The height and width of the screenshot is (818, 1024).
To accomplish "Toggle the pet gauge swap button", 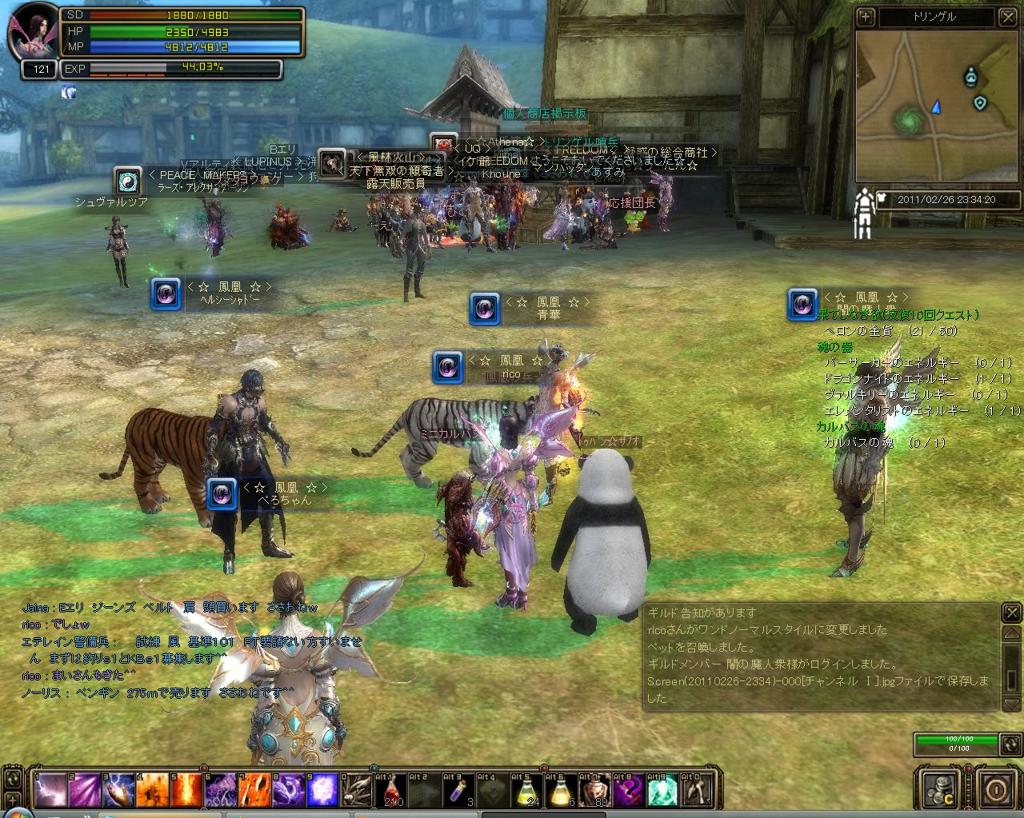I will click(1010, 744).
